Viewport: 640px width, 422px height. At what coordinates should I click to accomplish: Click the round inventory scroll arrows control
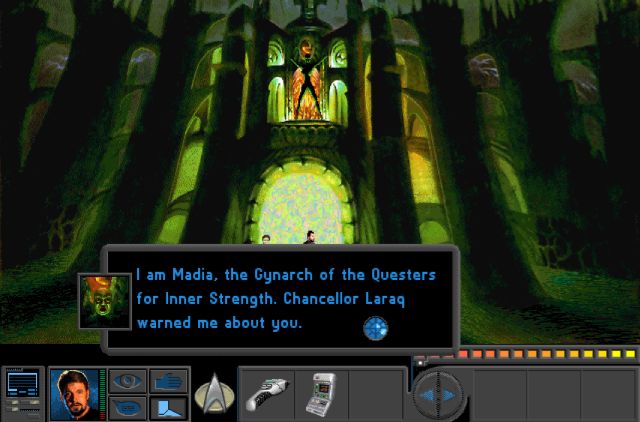click(x=438, y=395)
